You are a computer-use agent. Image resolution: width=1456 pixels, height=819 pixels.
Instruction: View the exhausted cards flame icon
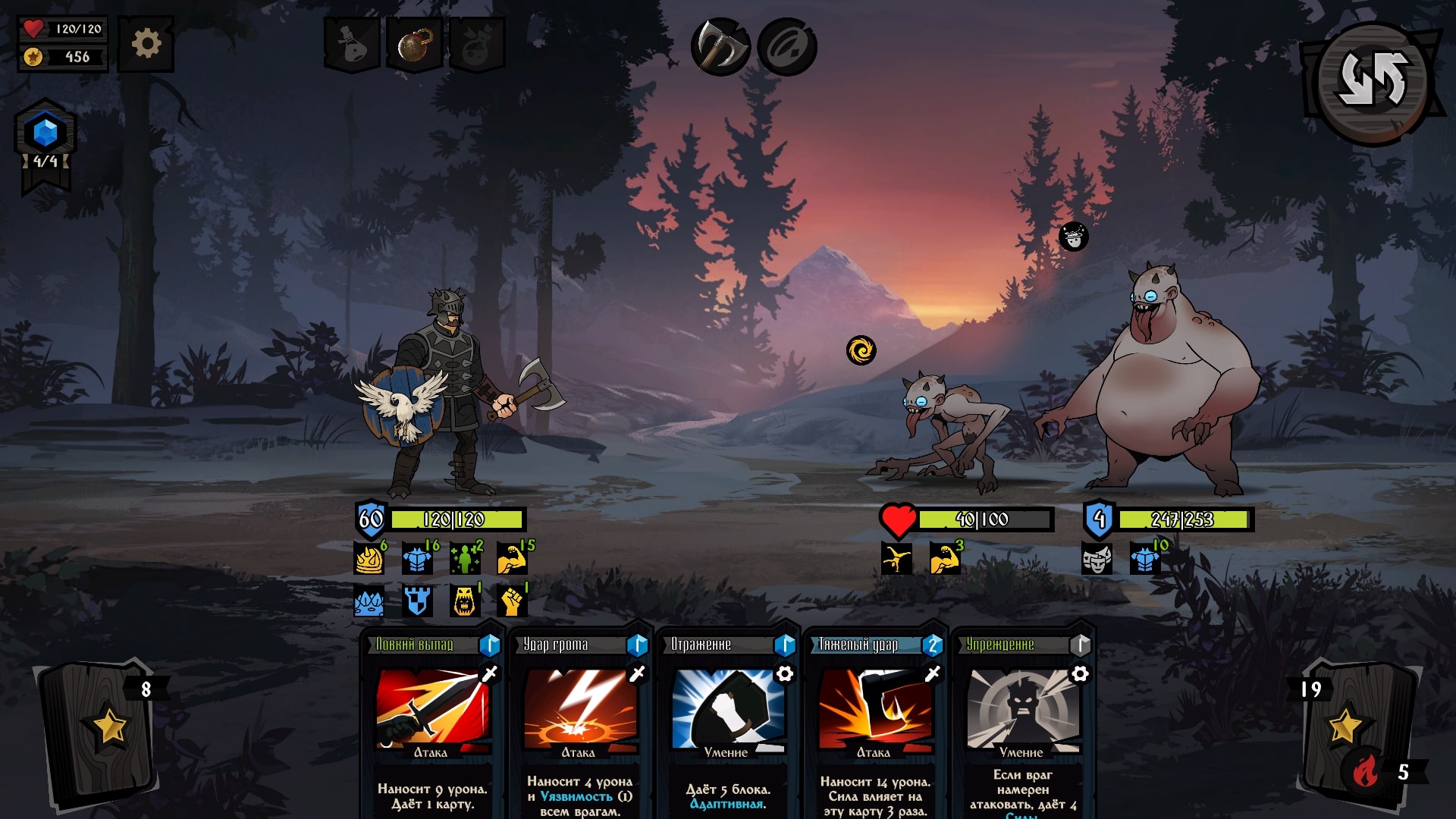[x=1366, y=772]
